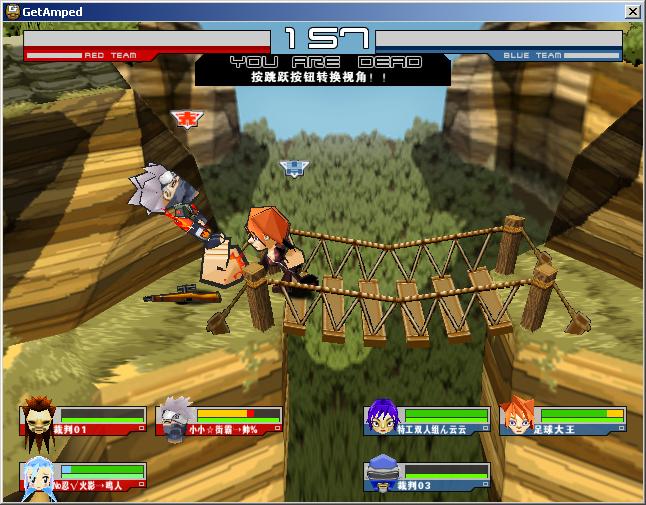
Task: Select the 裁判01 red team player panel
Action: pyautogui.click(x=83, y=421)
